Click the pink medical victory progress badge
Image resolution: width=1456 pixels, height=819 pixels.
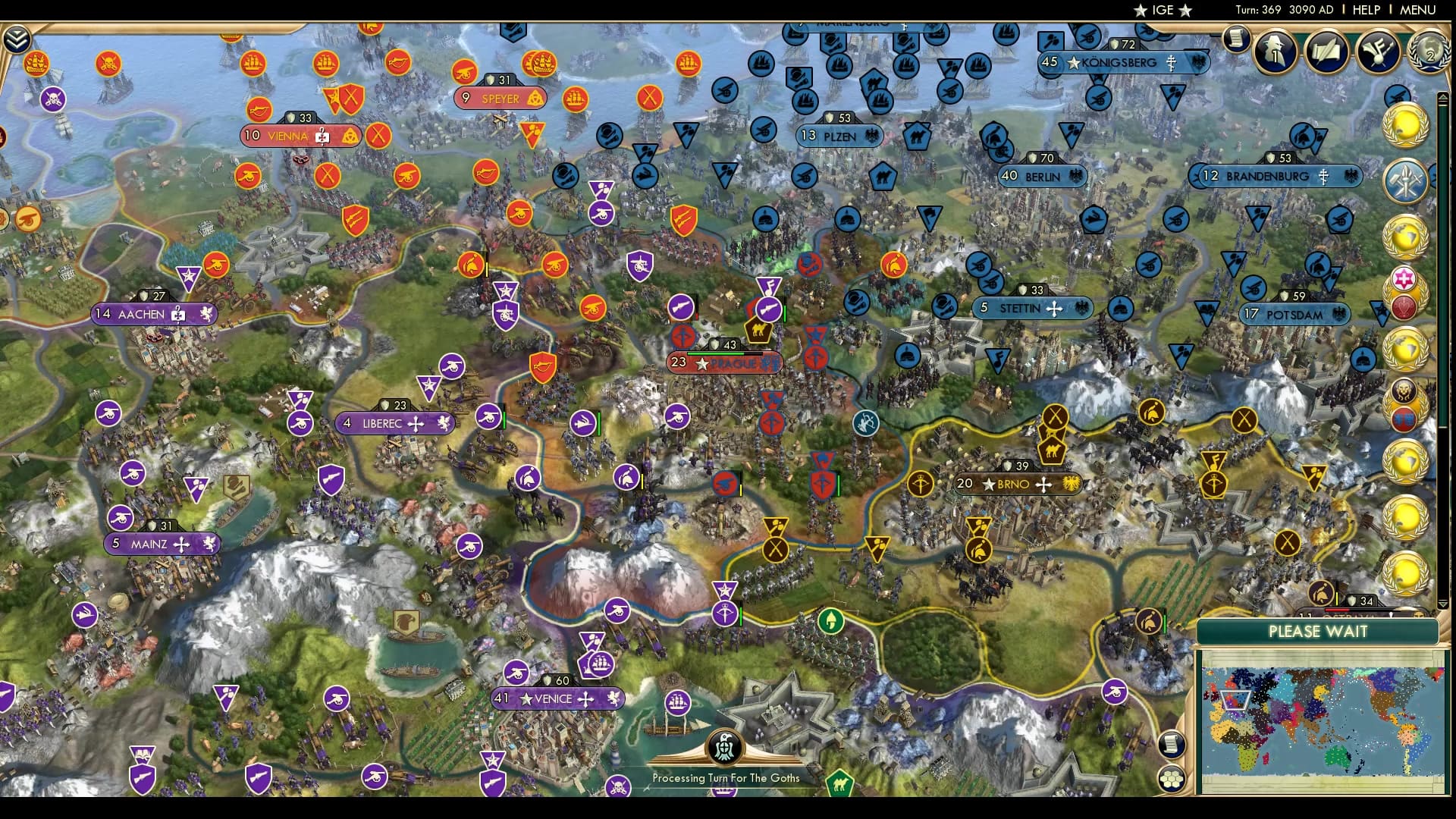1405,278
